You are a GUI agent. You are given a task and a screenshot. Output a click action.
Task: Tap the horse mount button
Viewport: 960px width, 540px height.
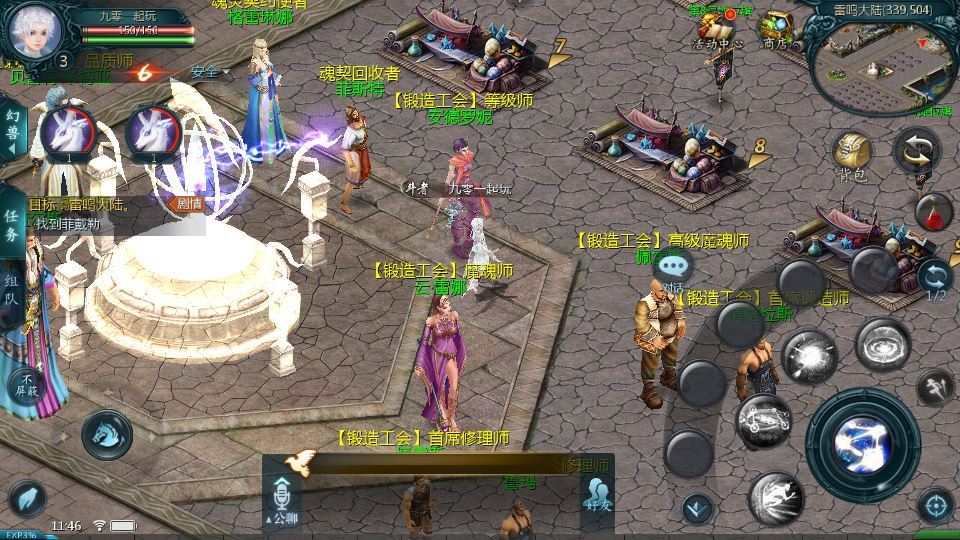[106, 433]
